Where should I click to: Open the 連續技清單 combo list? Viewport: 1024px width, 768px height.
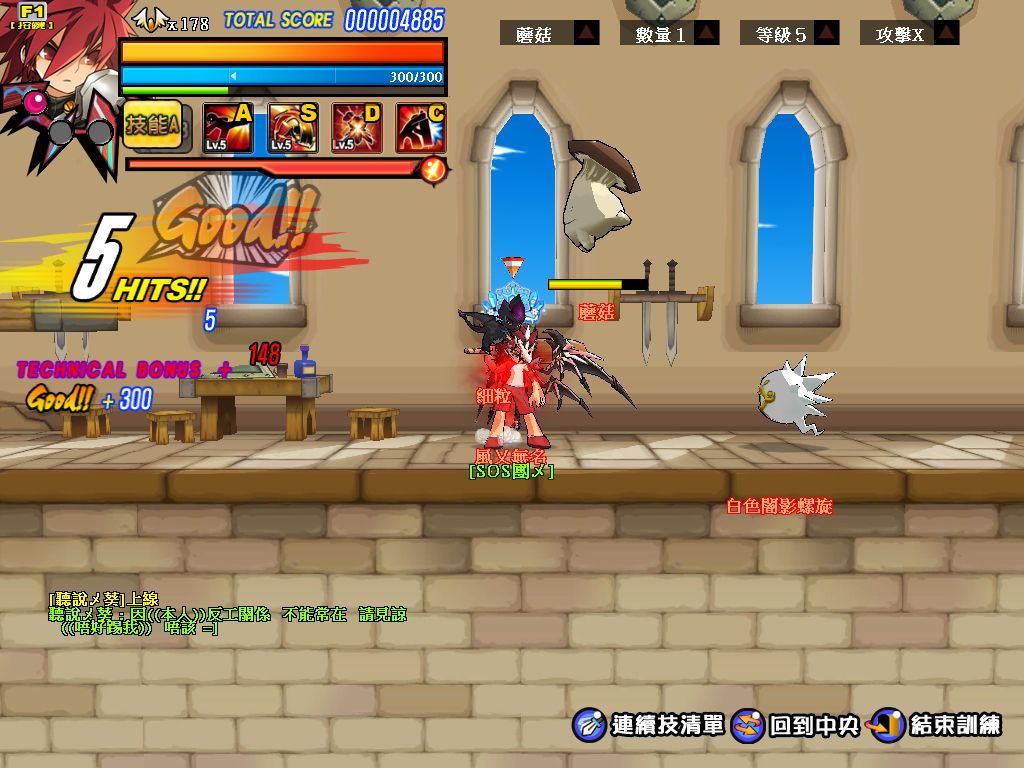(650, 725)
